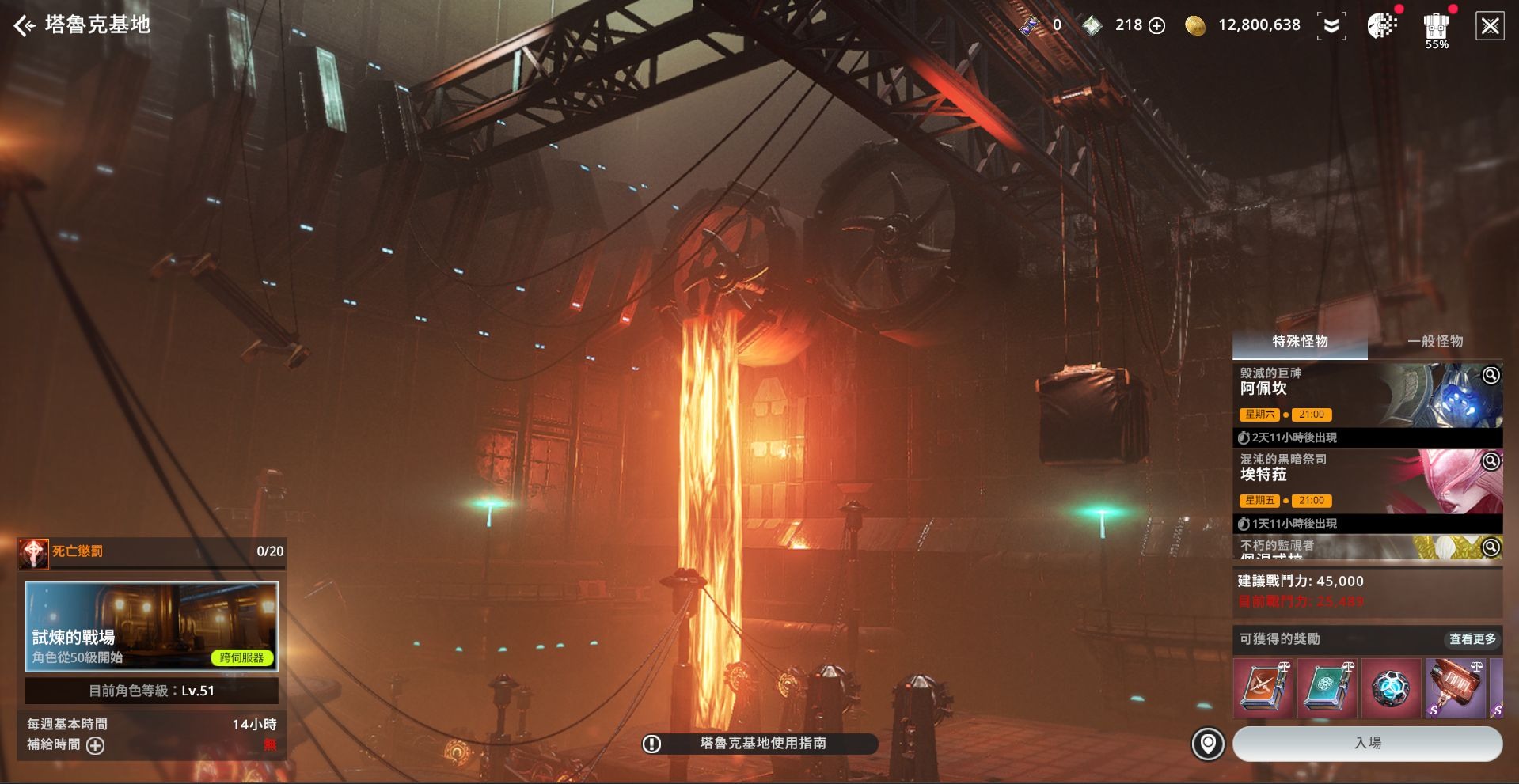Add supply time with the 補給時間 plus
This screenshot has height=784, width=1519.
click(95, 745)
